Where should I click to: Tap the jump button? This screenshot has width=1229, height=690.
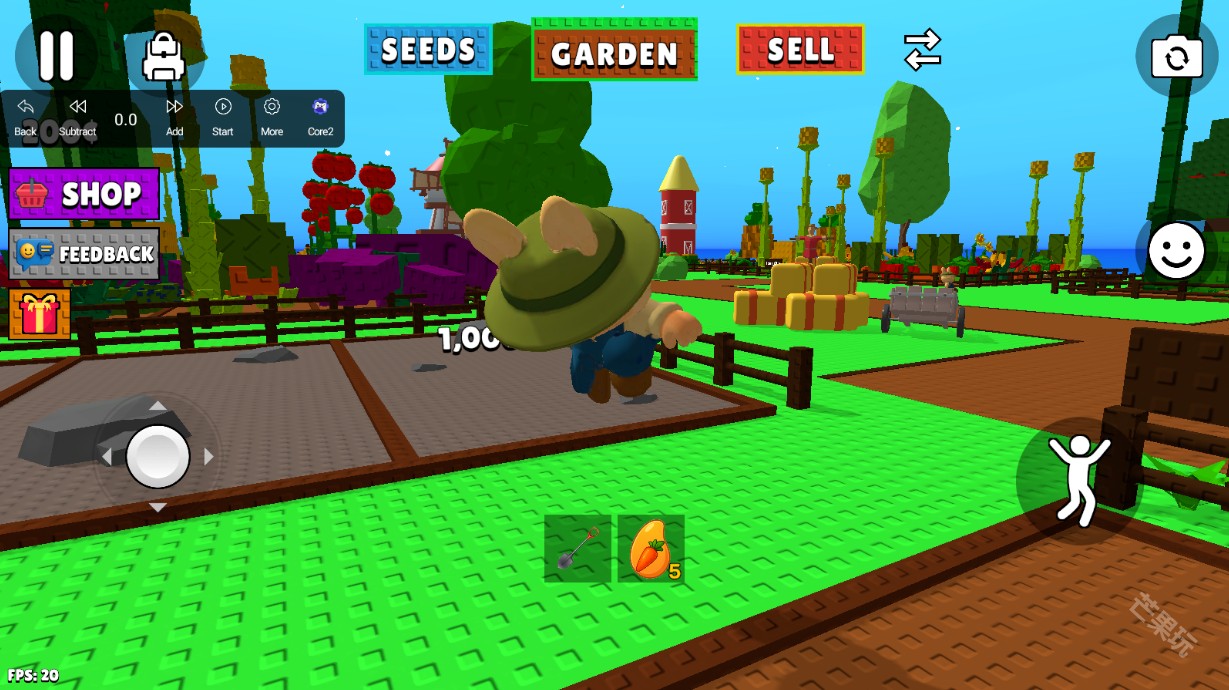pos(1078,479)
